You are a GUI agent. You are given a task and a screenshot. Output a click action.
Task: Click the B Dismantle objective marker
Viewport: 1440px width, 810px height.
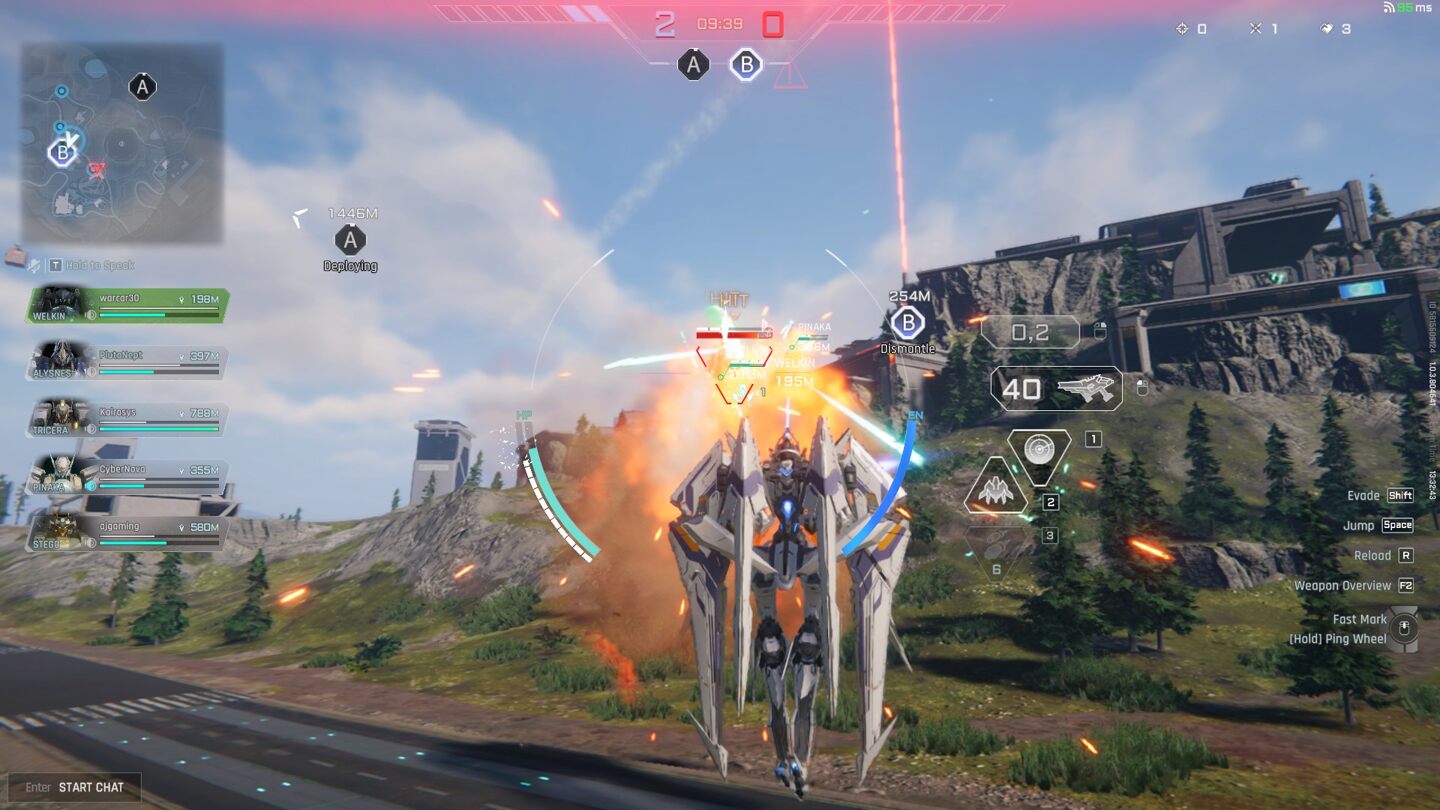click(x=907, y=324)
